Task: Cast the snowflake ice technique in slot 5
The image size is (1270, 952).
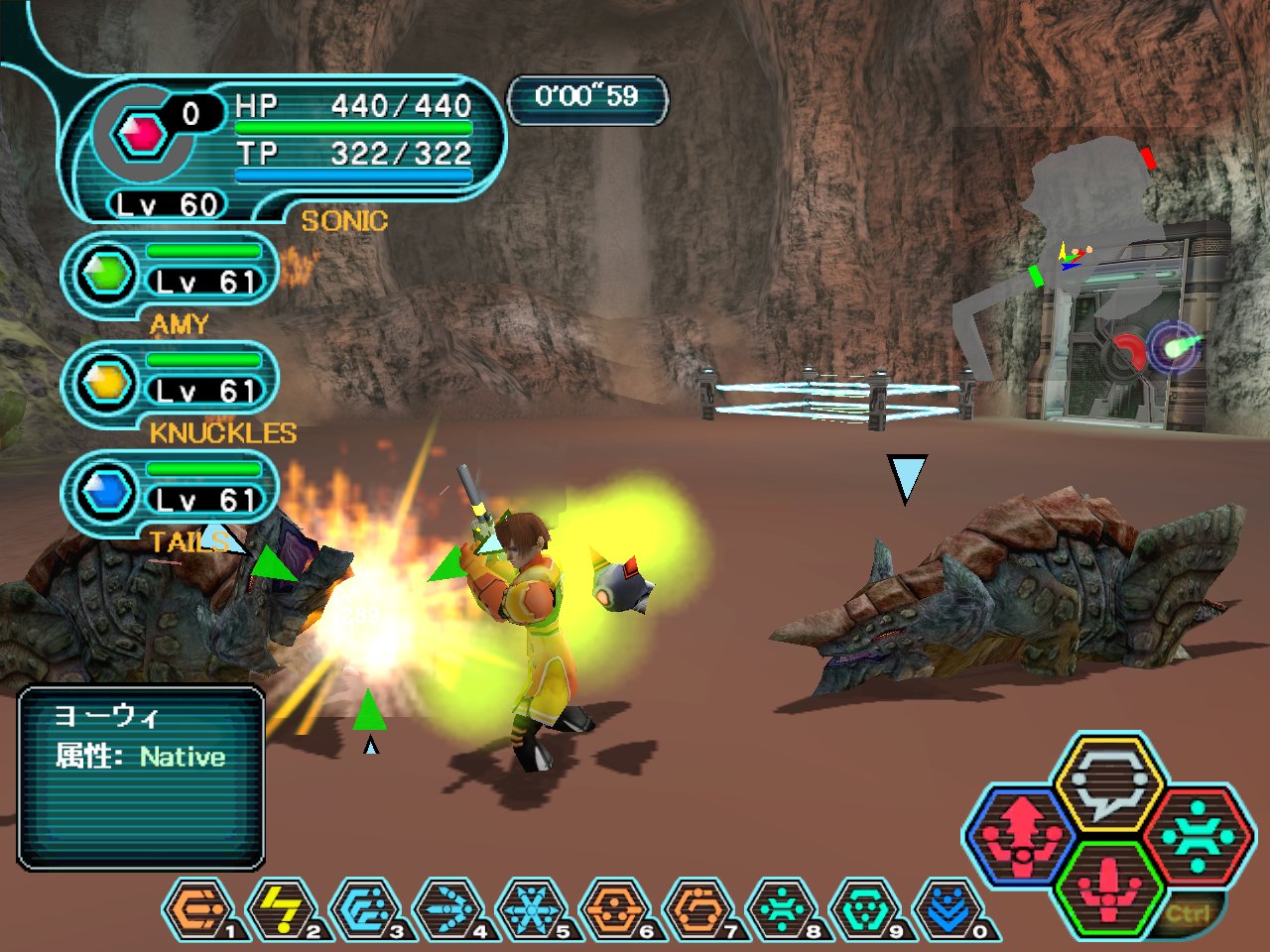Action: (x=532, y=909)
